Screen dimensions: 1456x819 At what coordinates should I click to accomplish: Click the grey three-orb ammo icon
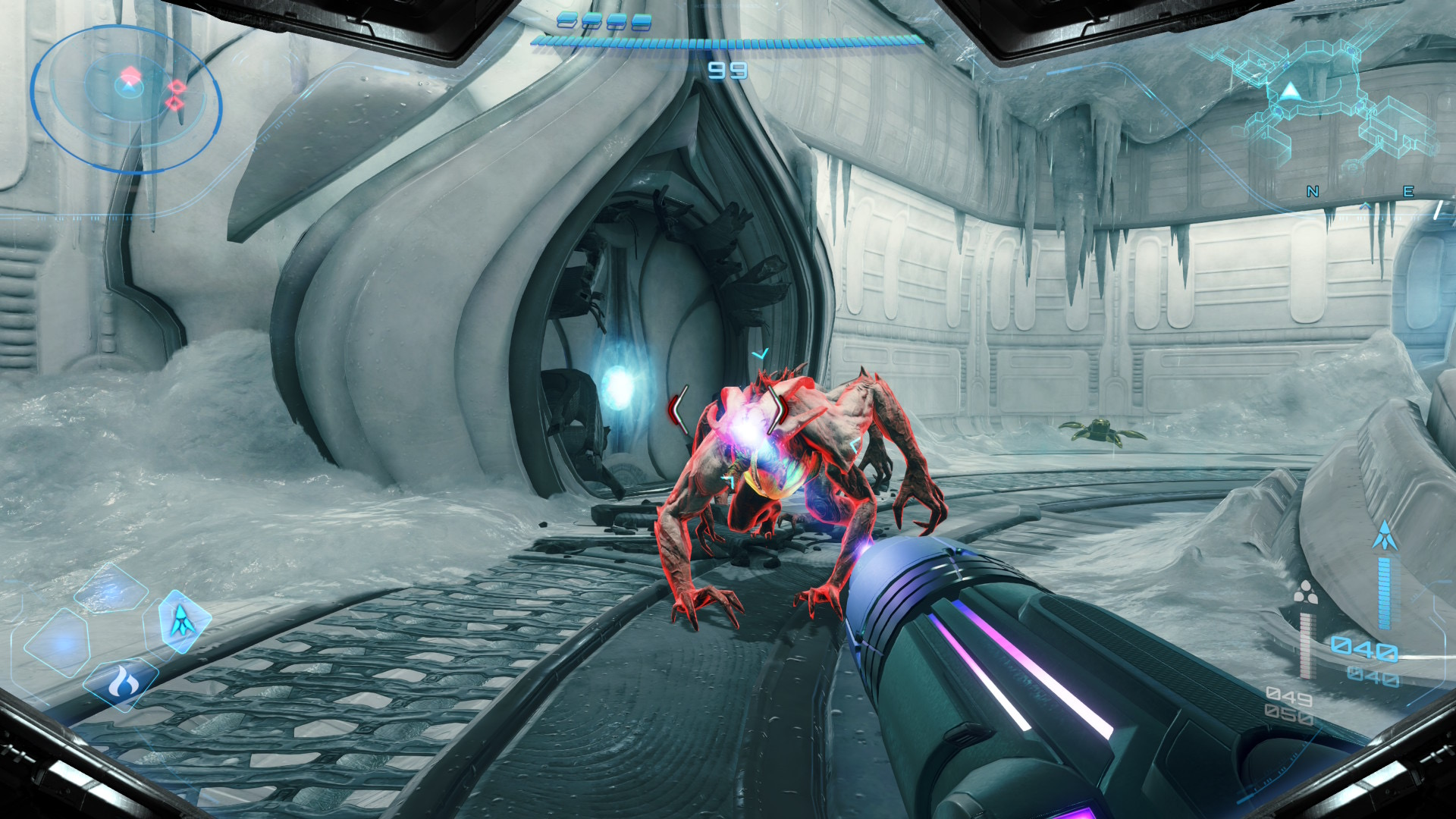1305,592
